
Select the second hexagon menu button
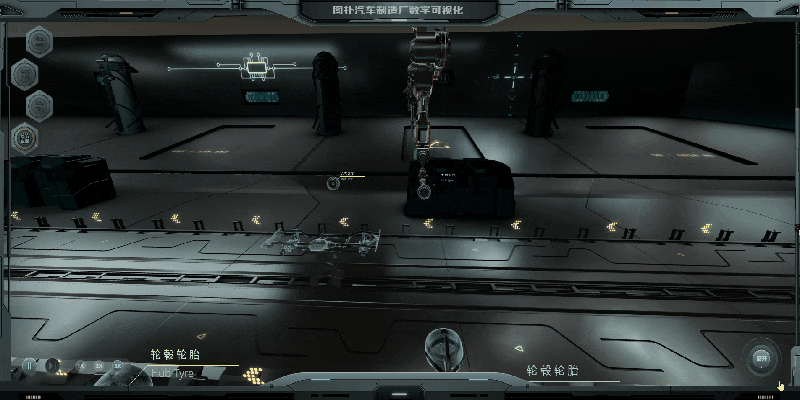[25, 73]
